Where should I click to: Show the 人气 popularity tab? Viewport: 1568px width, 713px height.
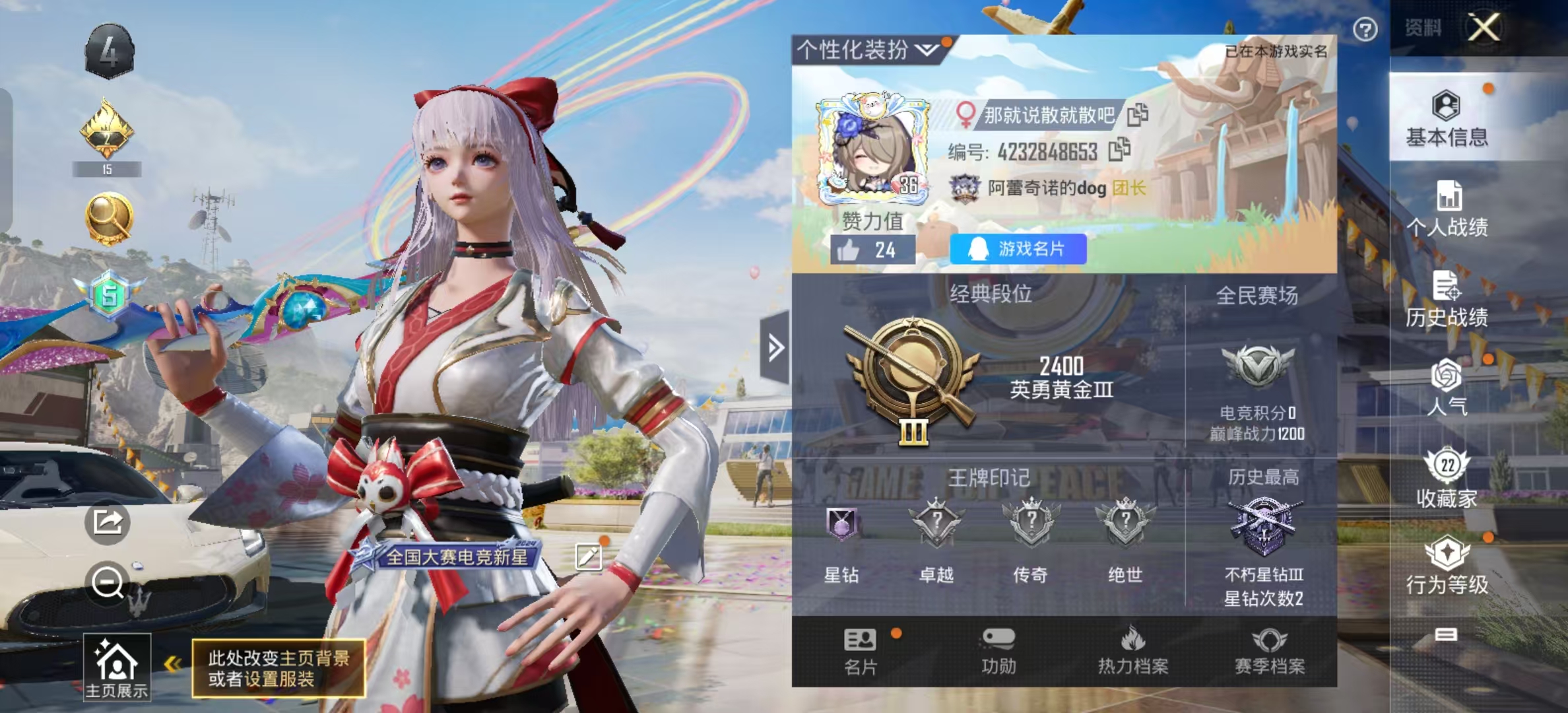point(1447,388)
